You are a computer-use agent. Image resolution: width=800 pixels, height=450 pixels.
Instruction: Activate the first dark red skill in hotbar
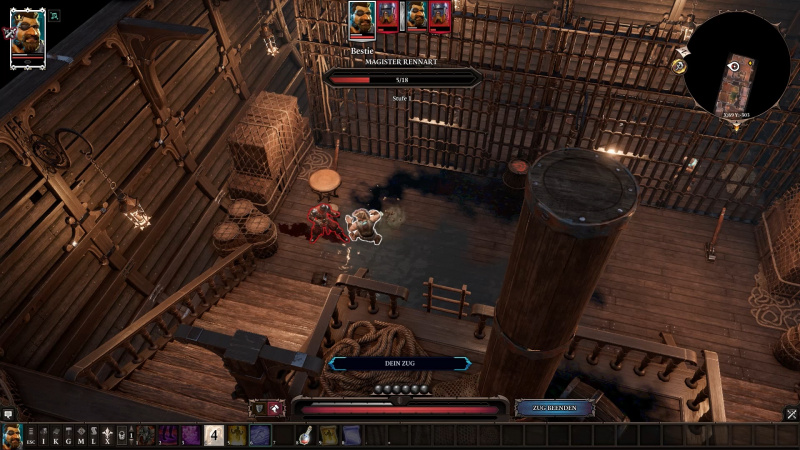pyautogui.click(x=146, y=435)
